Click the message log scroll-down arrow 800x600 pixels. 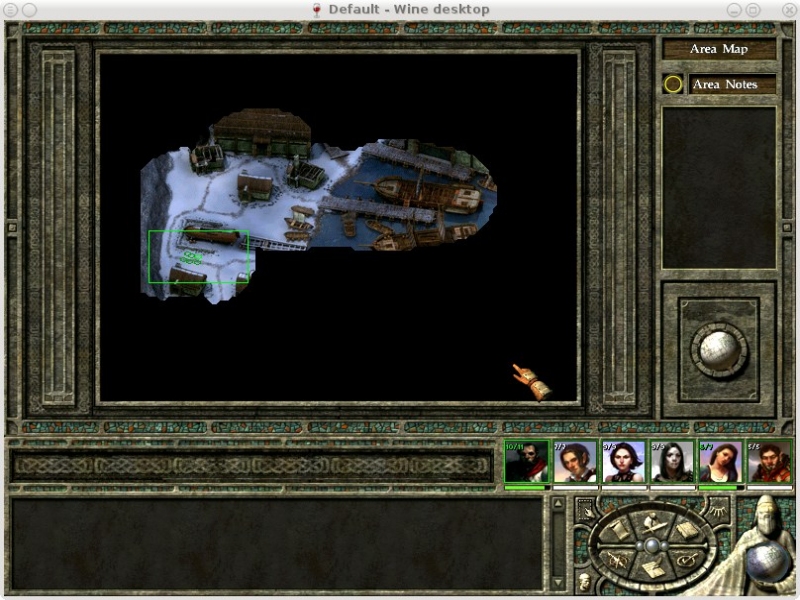559,582
